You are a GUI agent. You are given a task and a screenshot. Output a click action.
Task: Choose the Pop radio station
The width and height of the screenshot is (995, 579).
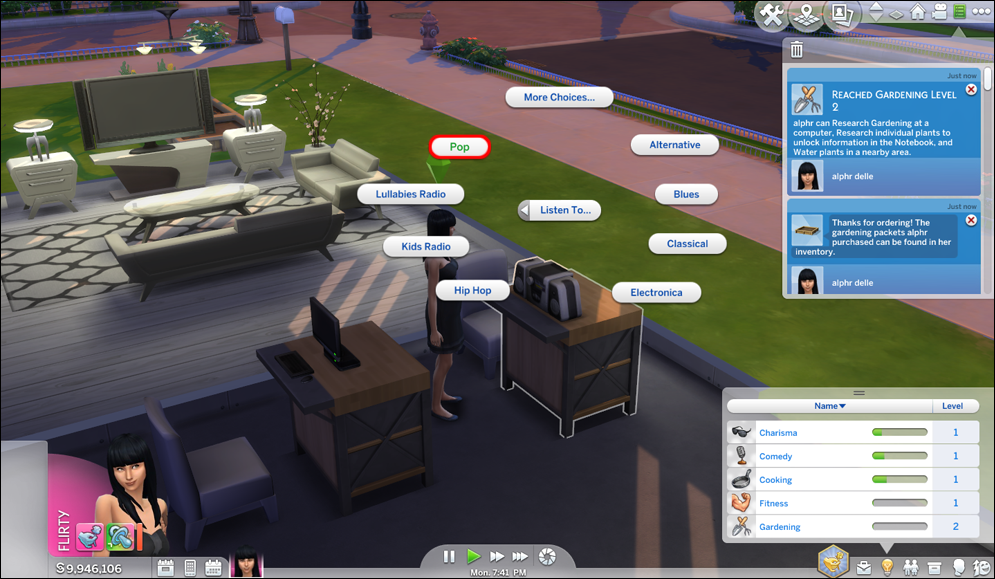460,147
